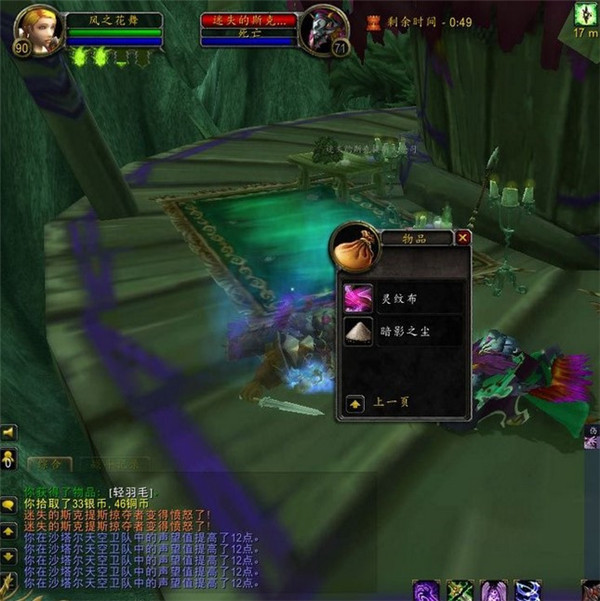Loot the 灵纹布 cloth item

(x=359, y=297)
